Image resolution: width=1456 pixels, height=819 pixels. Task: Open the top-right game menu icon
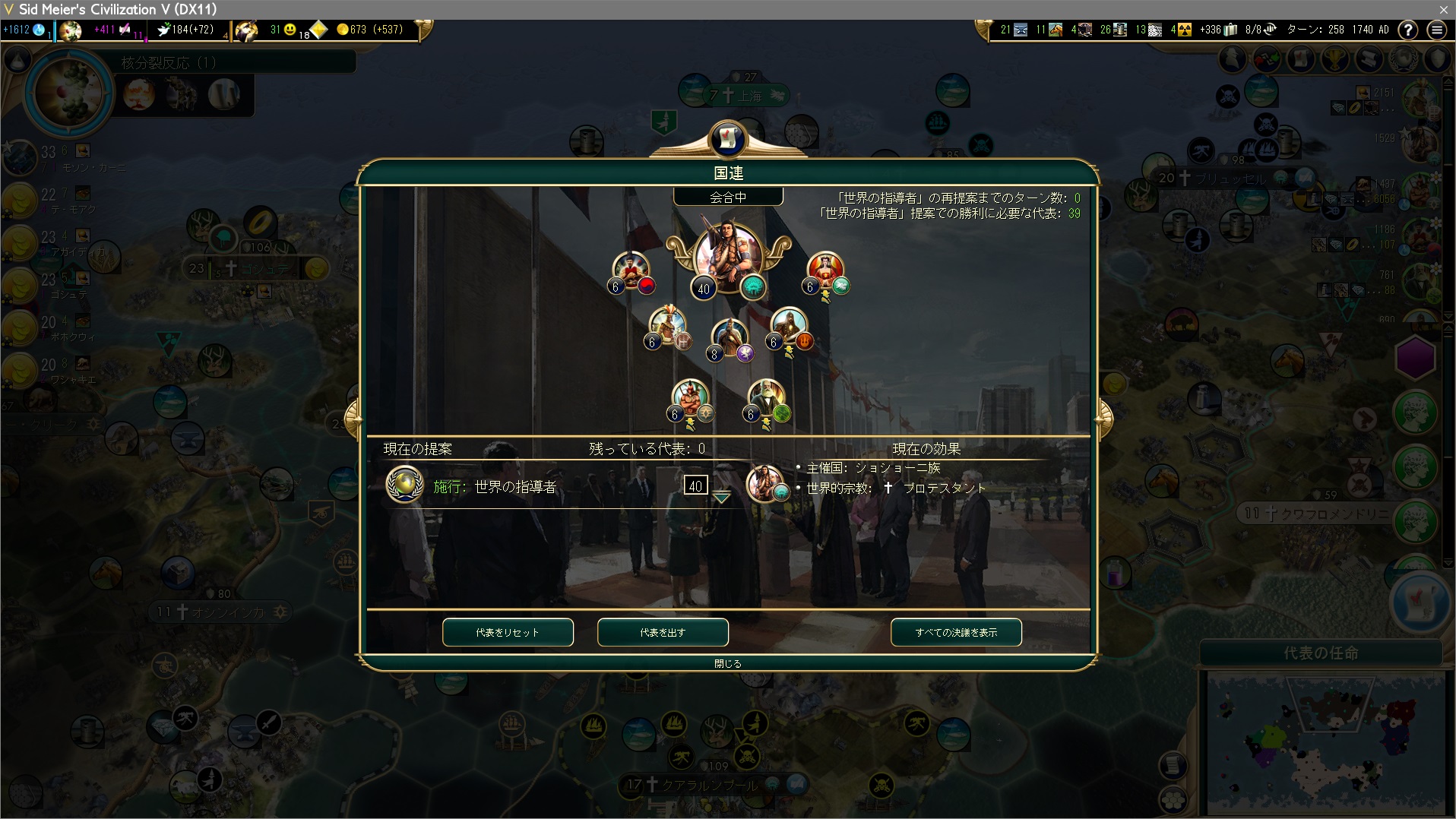click(x=1436, y=30)
